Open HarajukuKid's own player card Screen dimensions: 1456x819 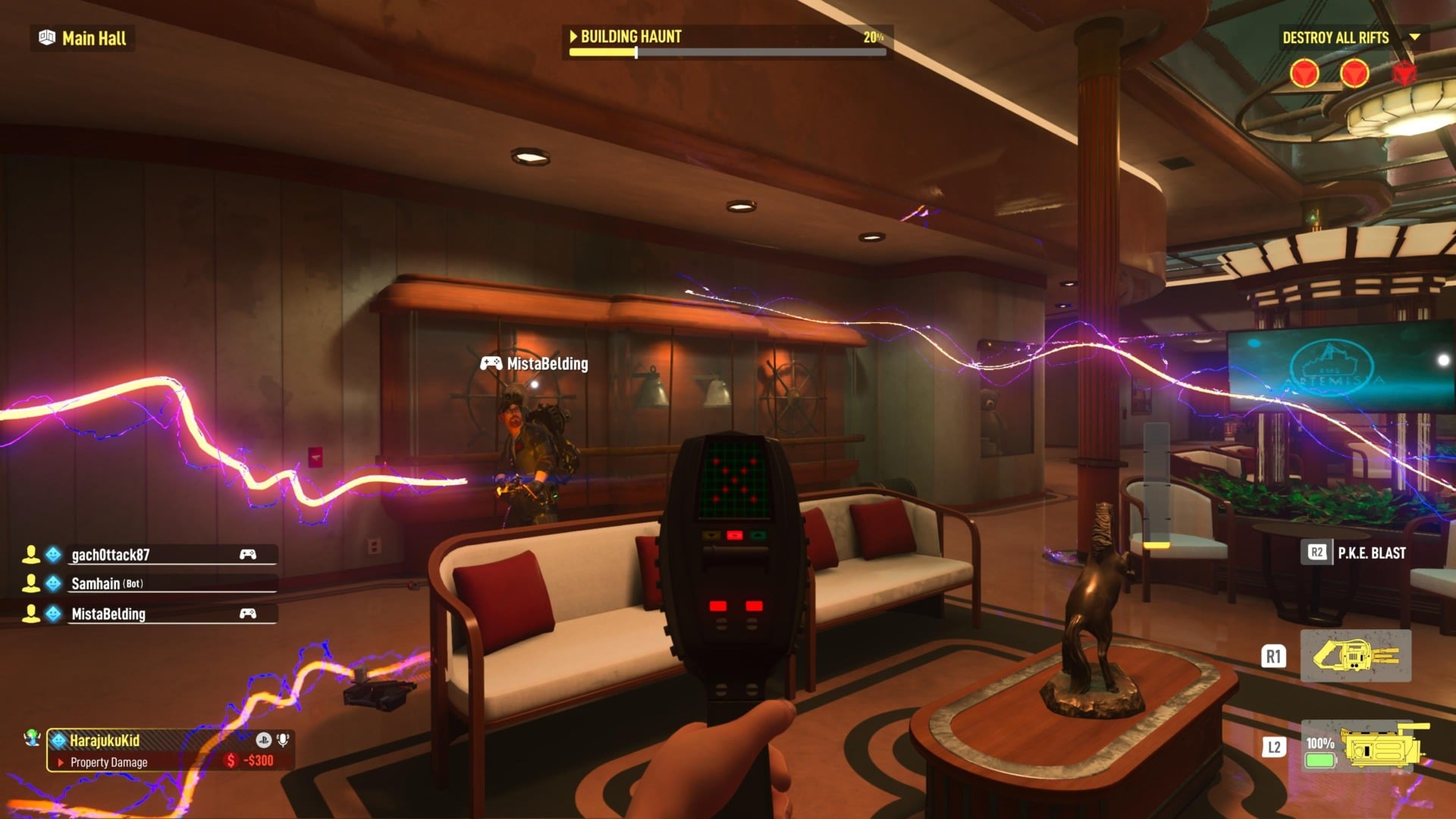(x=105, y=741)
